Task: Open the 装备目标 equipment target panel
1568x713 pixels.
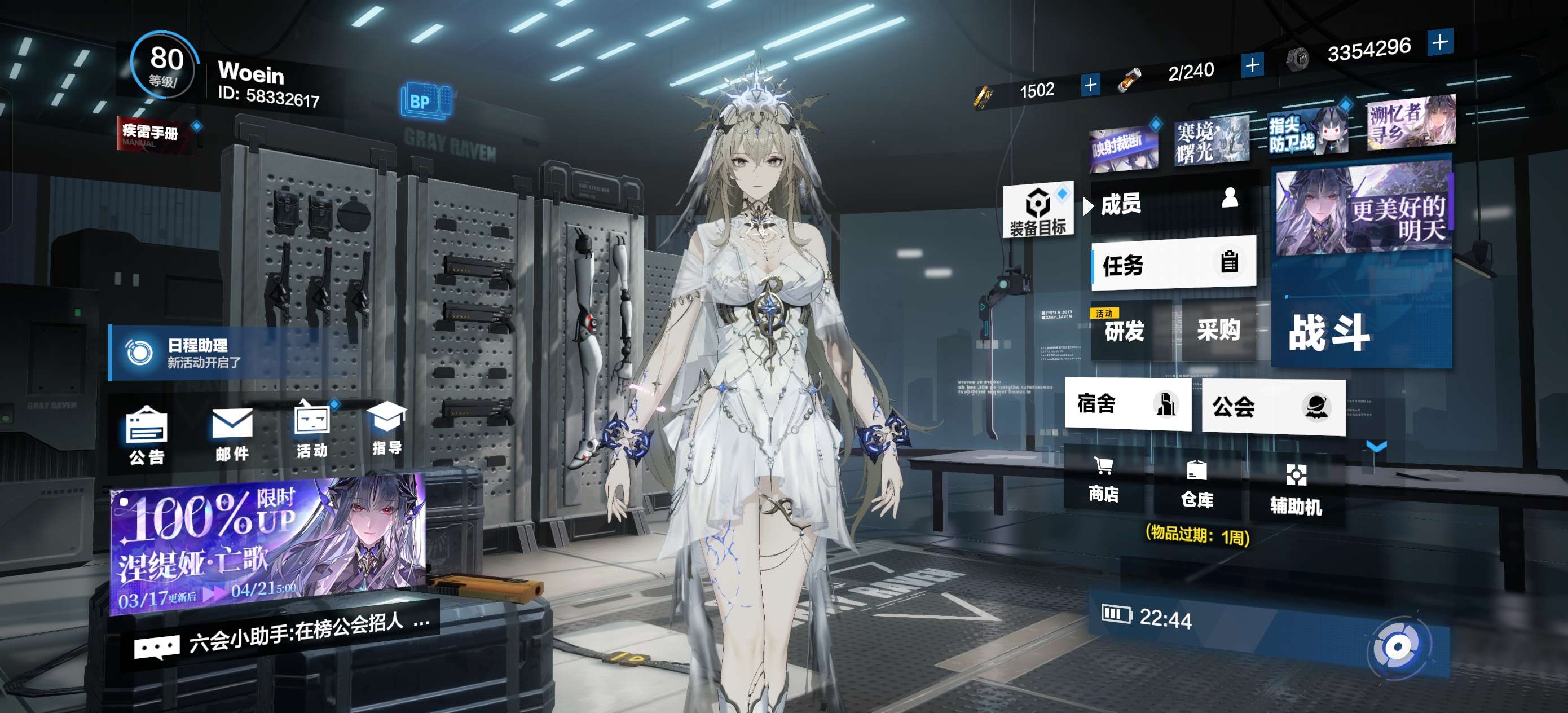Action: coord(1038,210)
